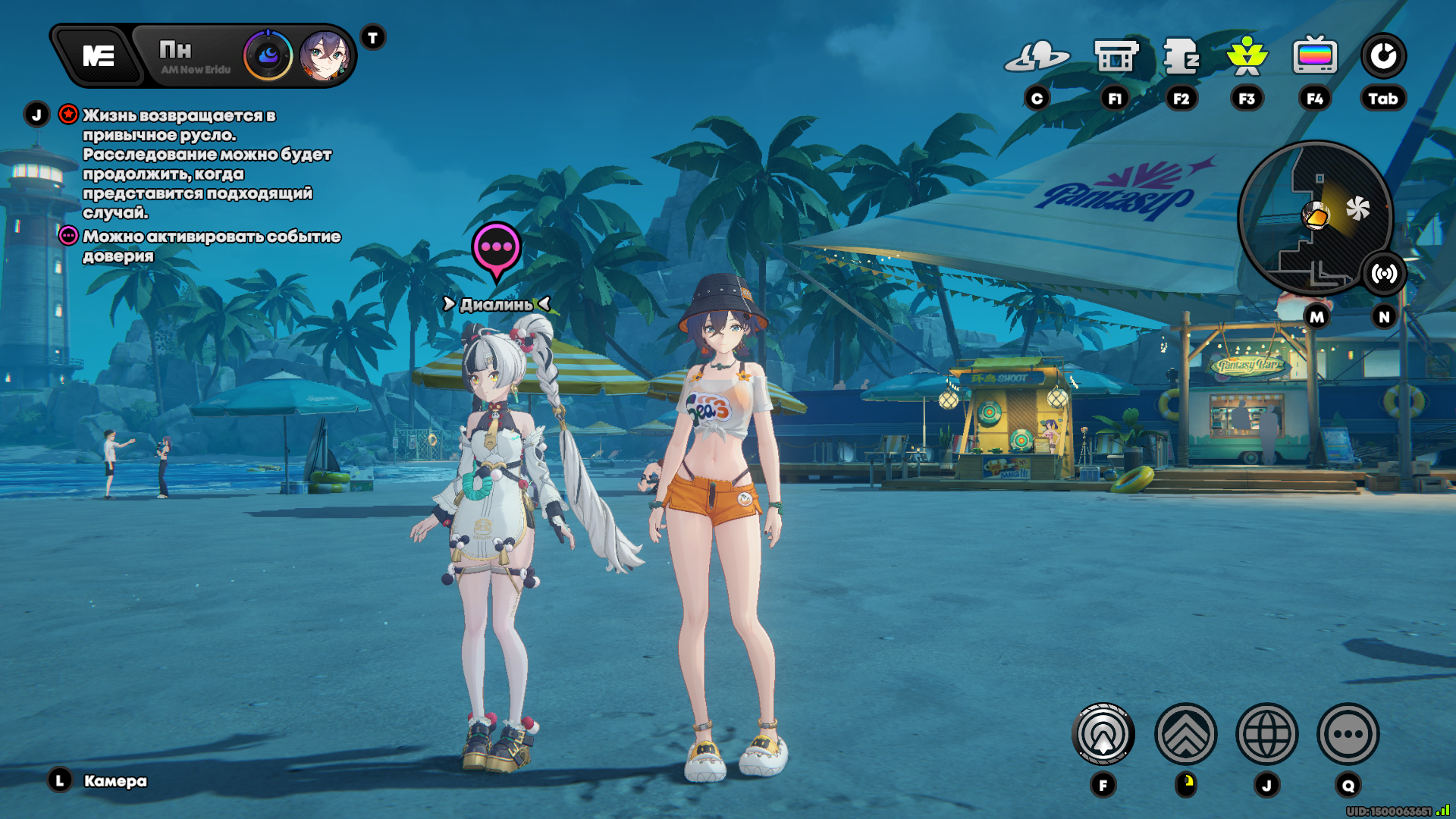
Task: Click the signal broadcast button by minimap
Action: pyautogui.click(x=1384, y=274)
